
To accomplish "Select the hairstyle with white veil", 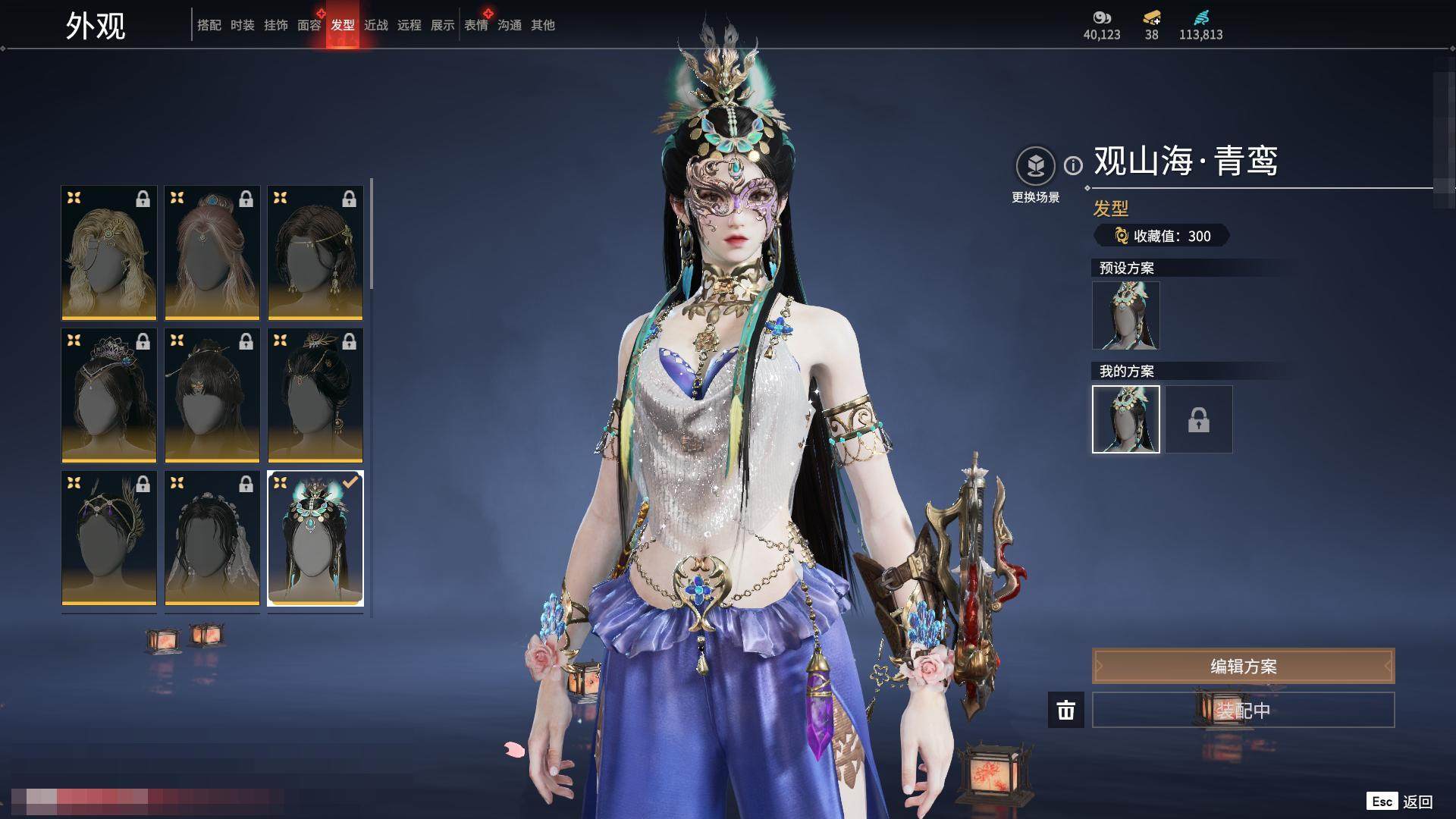I will pos(212,538).
